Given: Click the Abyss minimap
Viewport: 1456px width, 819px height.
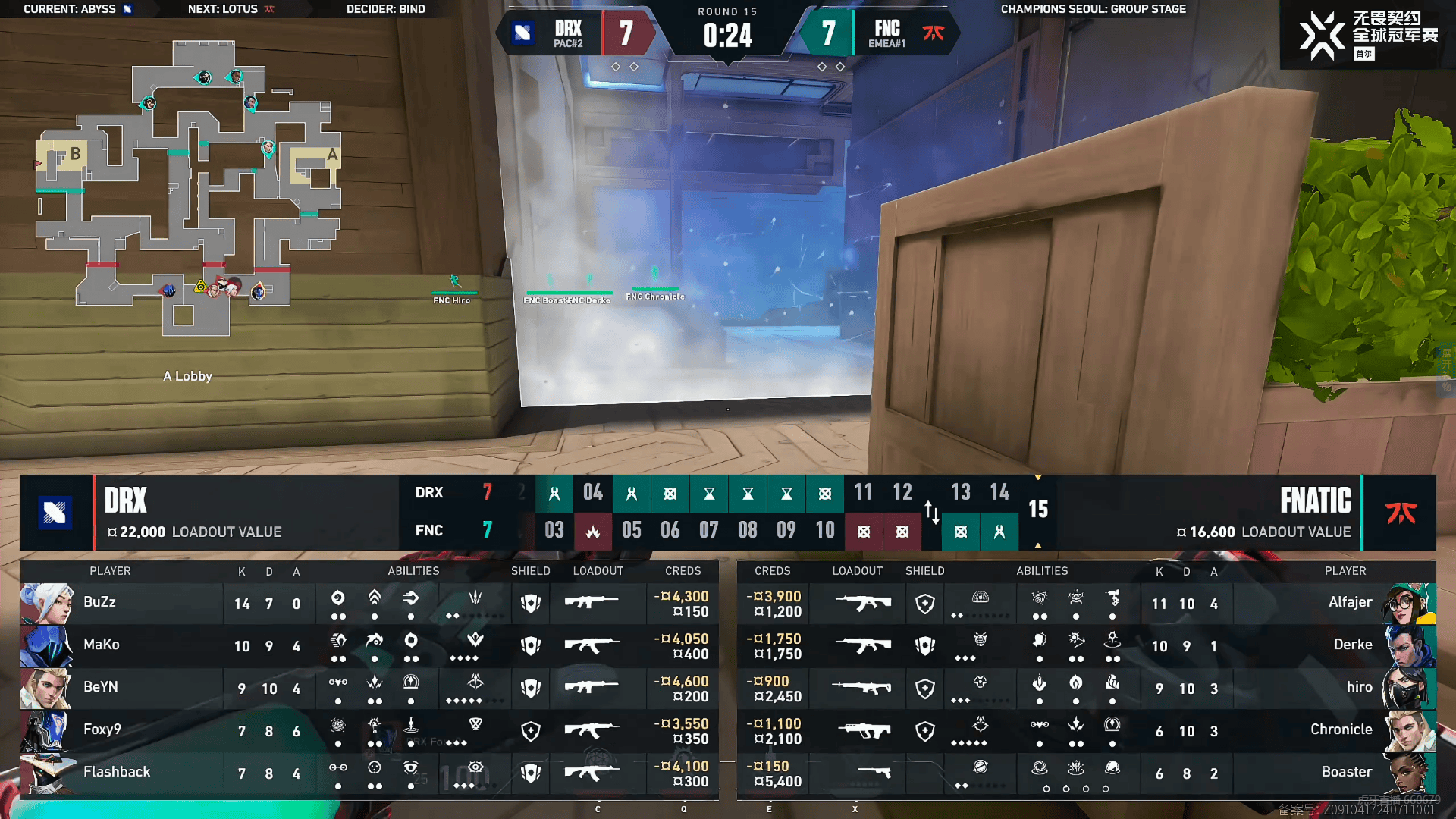Looking at the screenshot, I should pyautogui.click(x=190, y=190).
